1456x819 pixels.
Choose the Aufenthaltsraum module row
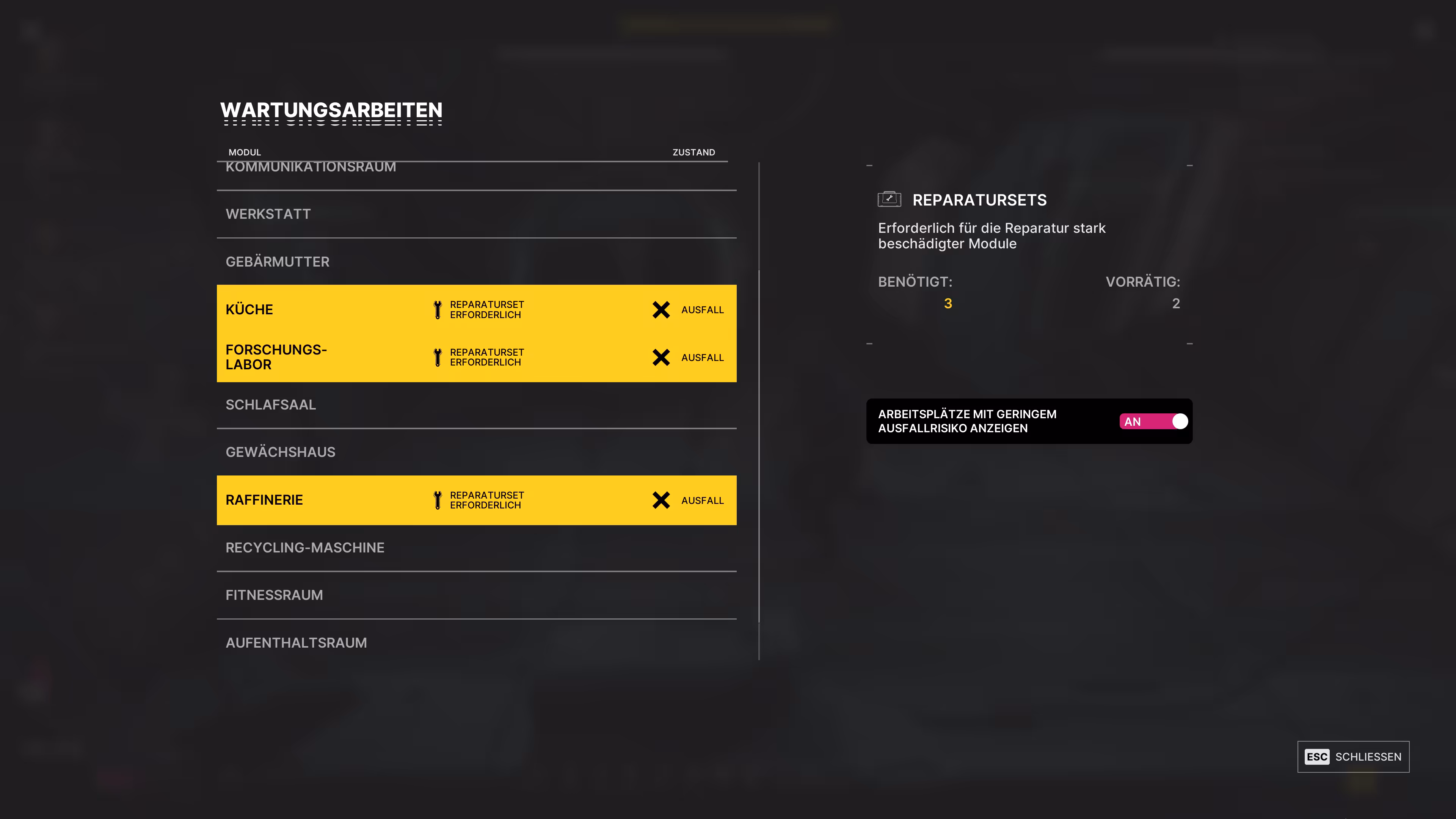click(476, 643)
